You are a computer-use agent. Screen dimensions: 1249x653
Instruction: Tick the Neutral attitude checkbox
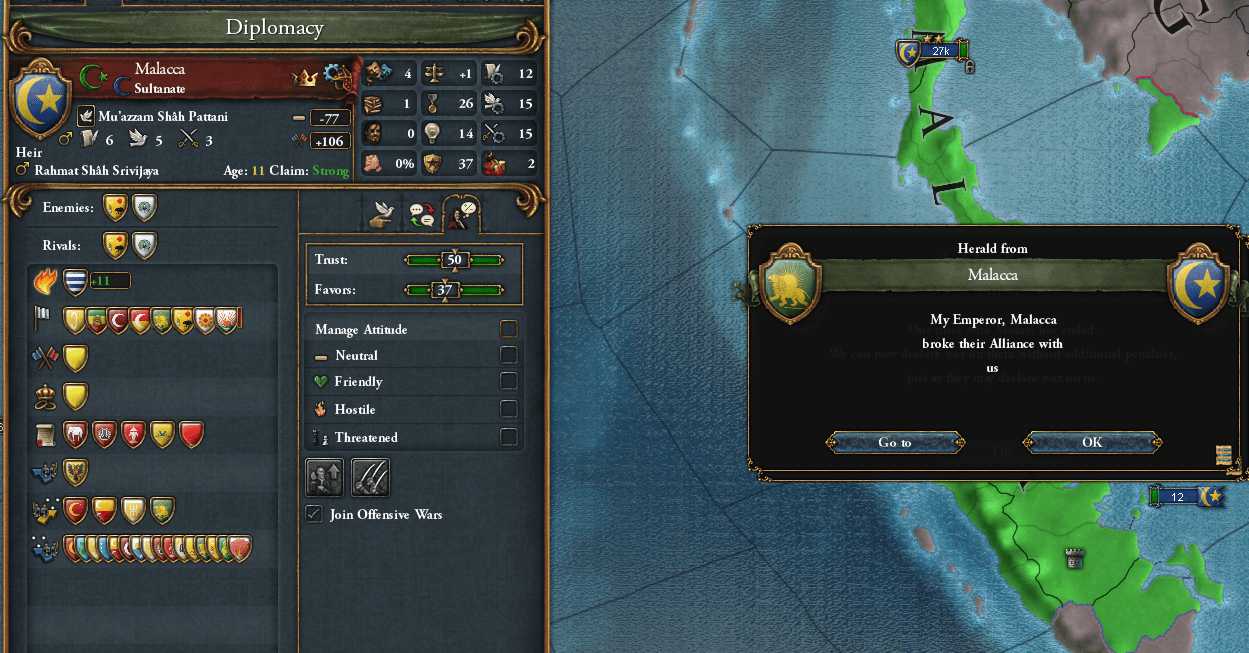coord(509,355)
